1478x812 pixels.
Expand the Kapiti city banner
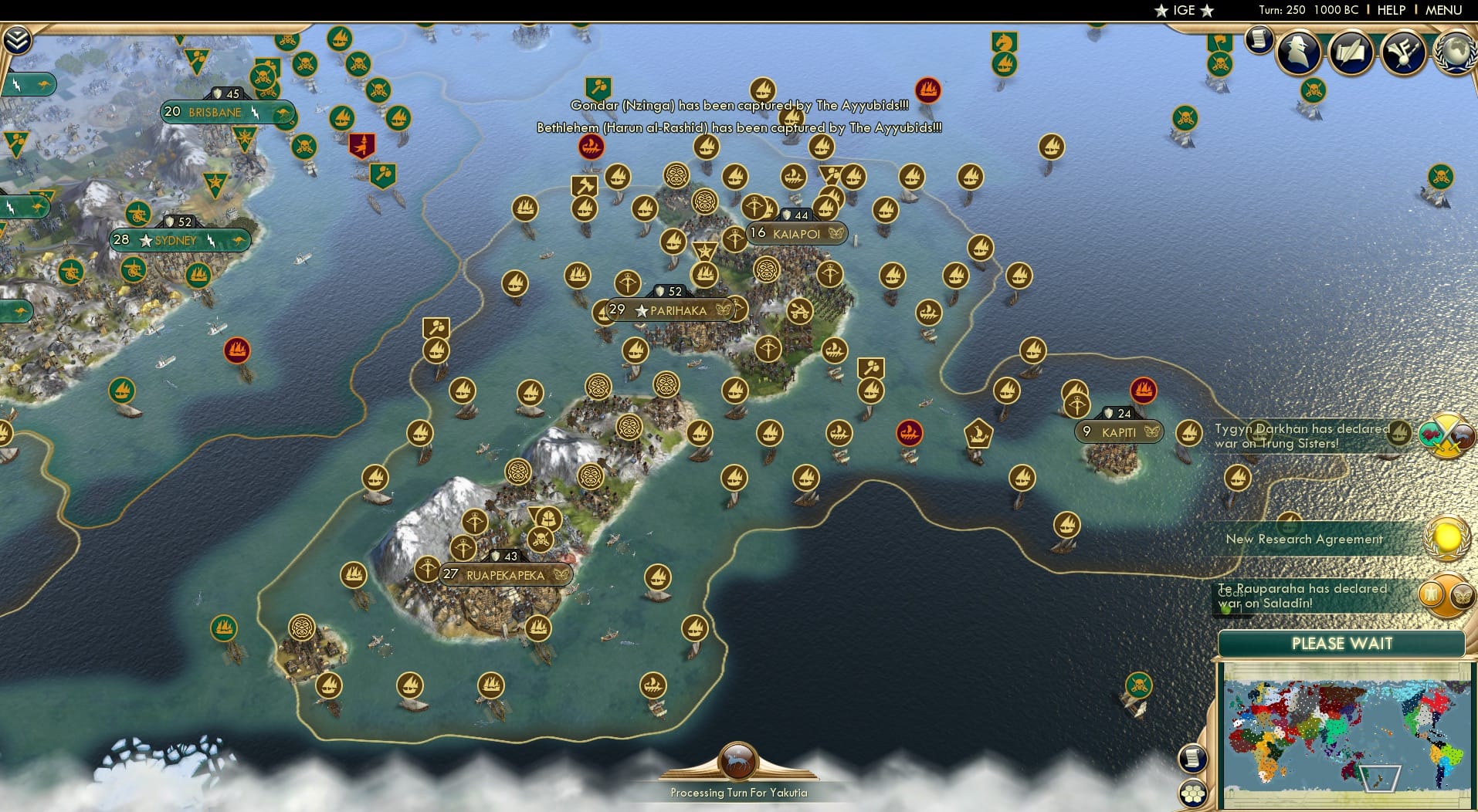coord(1117,432)
